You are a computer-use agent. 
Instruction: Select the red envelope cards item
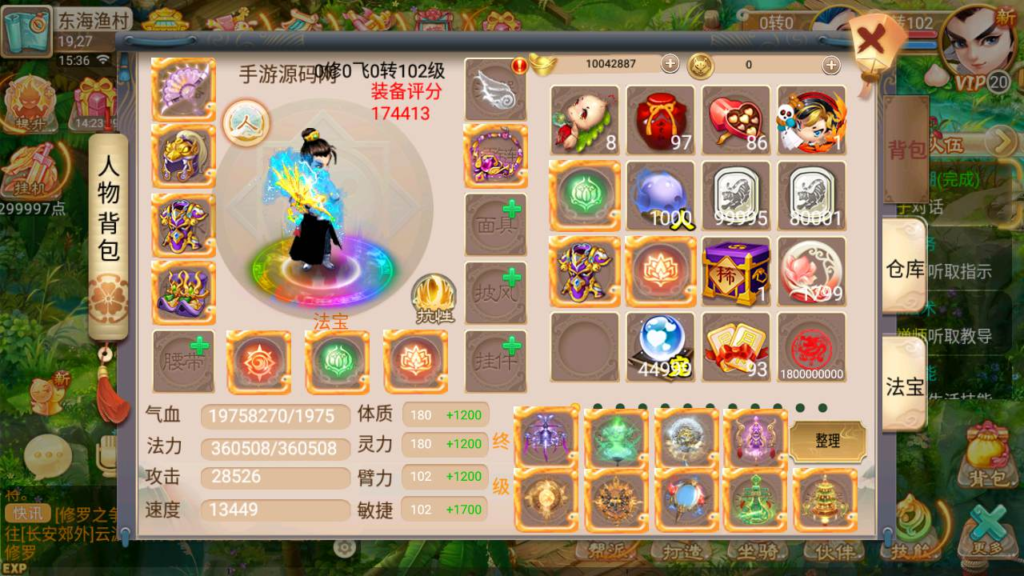pyautogui.click(x=737, y=347)
